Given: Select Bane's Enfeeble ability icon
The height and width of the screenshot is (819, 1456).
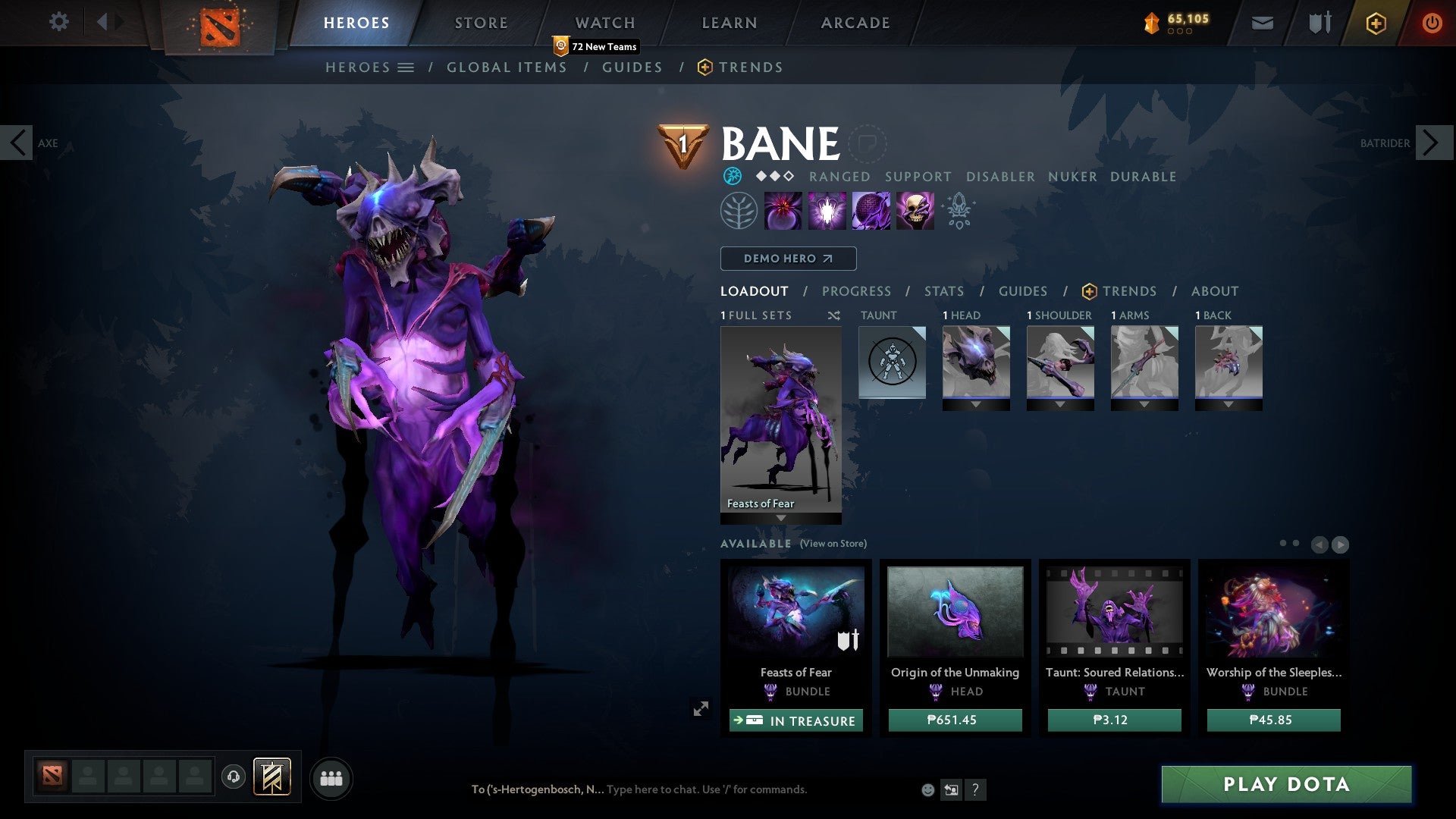Looking at the screenshot, I should pyautogui.click(x=783, y=210).
